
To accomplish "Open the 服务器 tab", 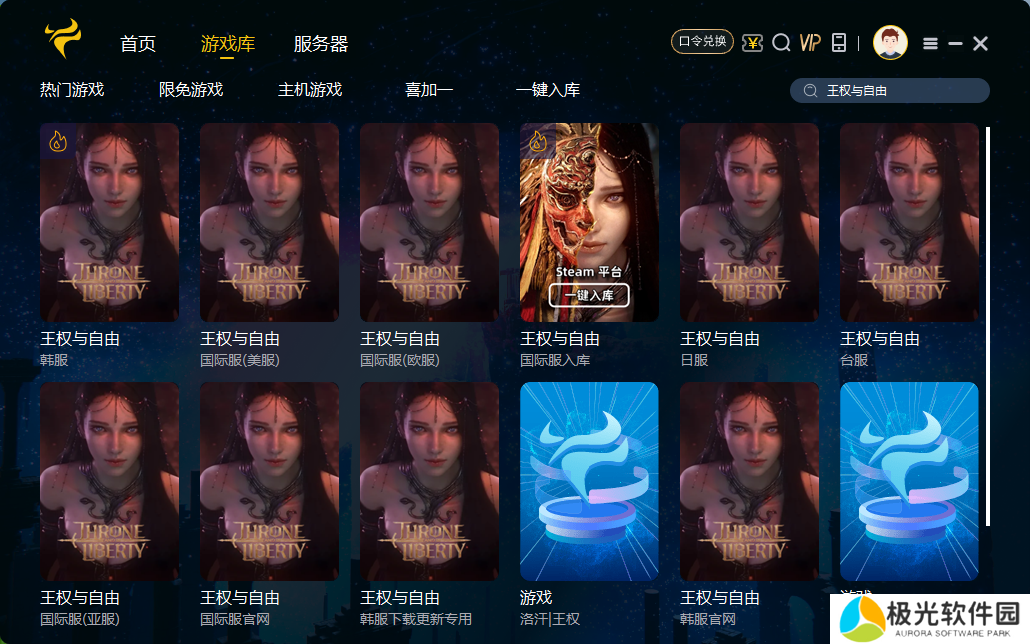I will pos(321,44).
